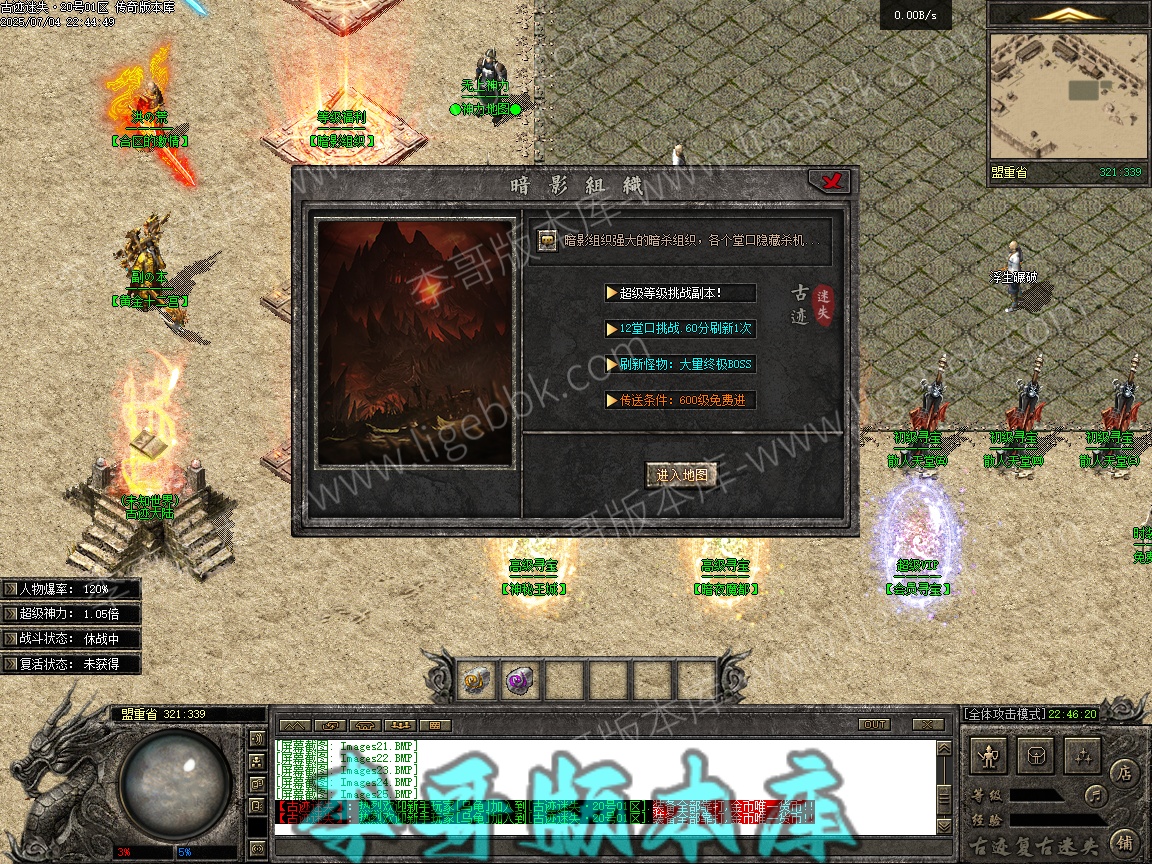Close the 暗影組織 dialog with the red X
1152x864 pixels.
pos(829,181)
